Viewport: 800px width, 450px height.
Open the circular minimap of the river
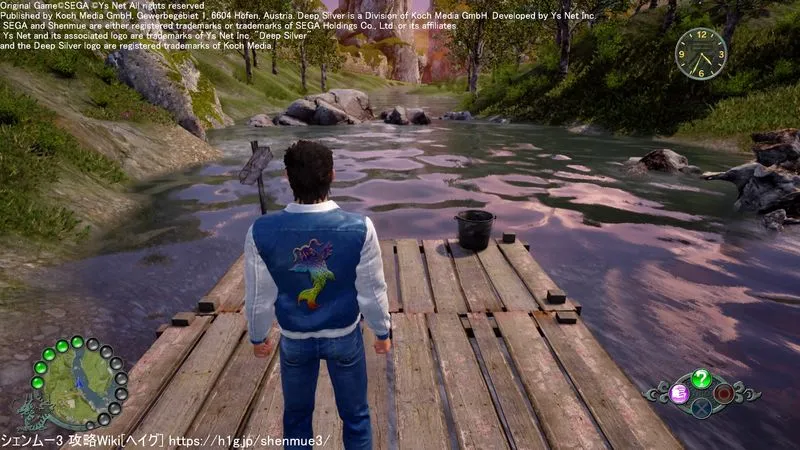point(77,383)
